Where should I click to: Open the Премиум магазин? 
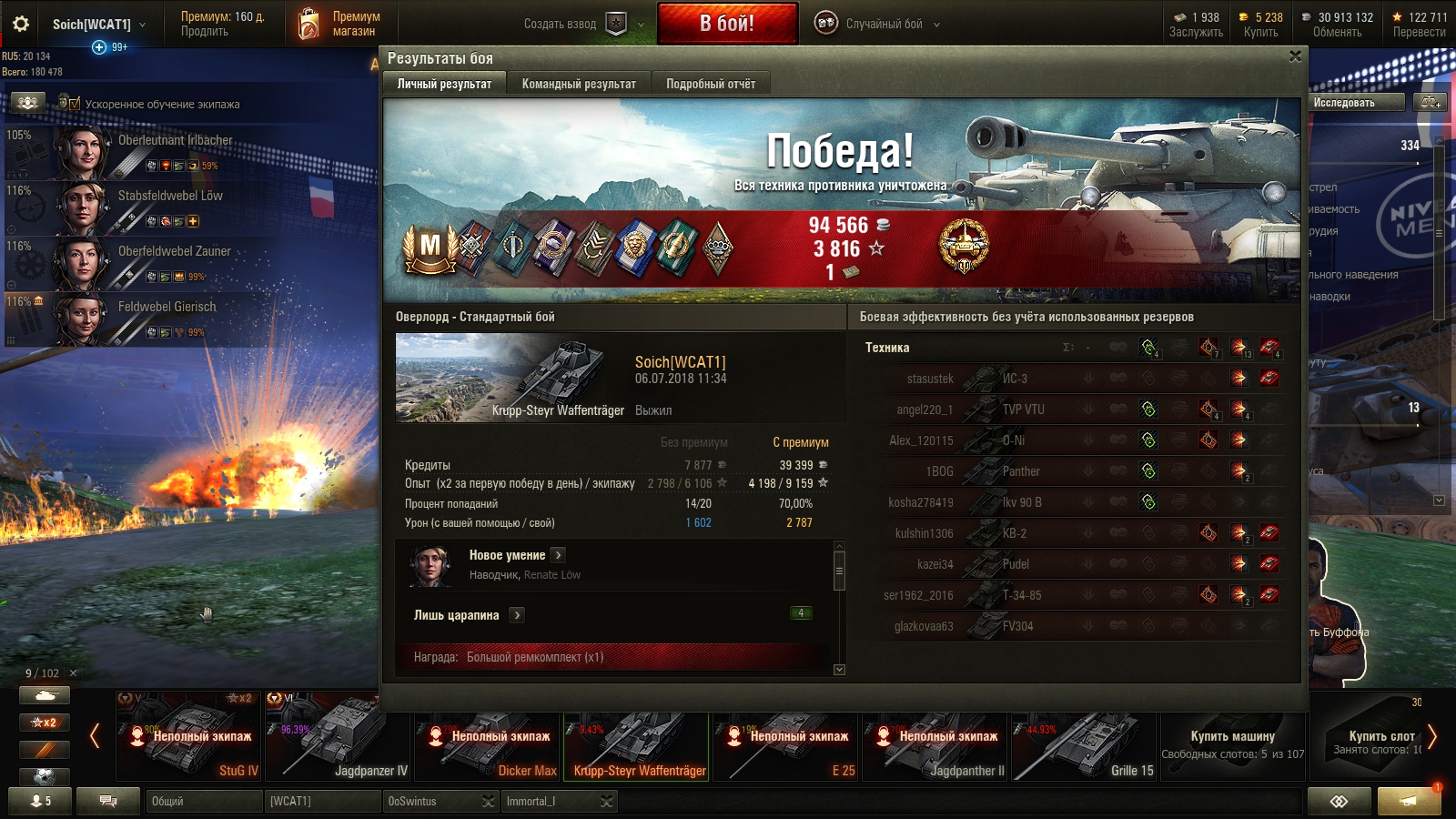point(339,24)
